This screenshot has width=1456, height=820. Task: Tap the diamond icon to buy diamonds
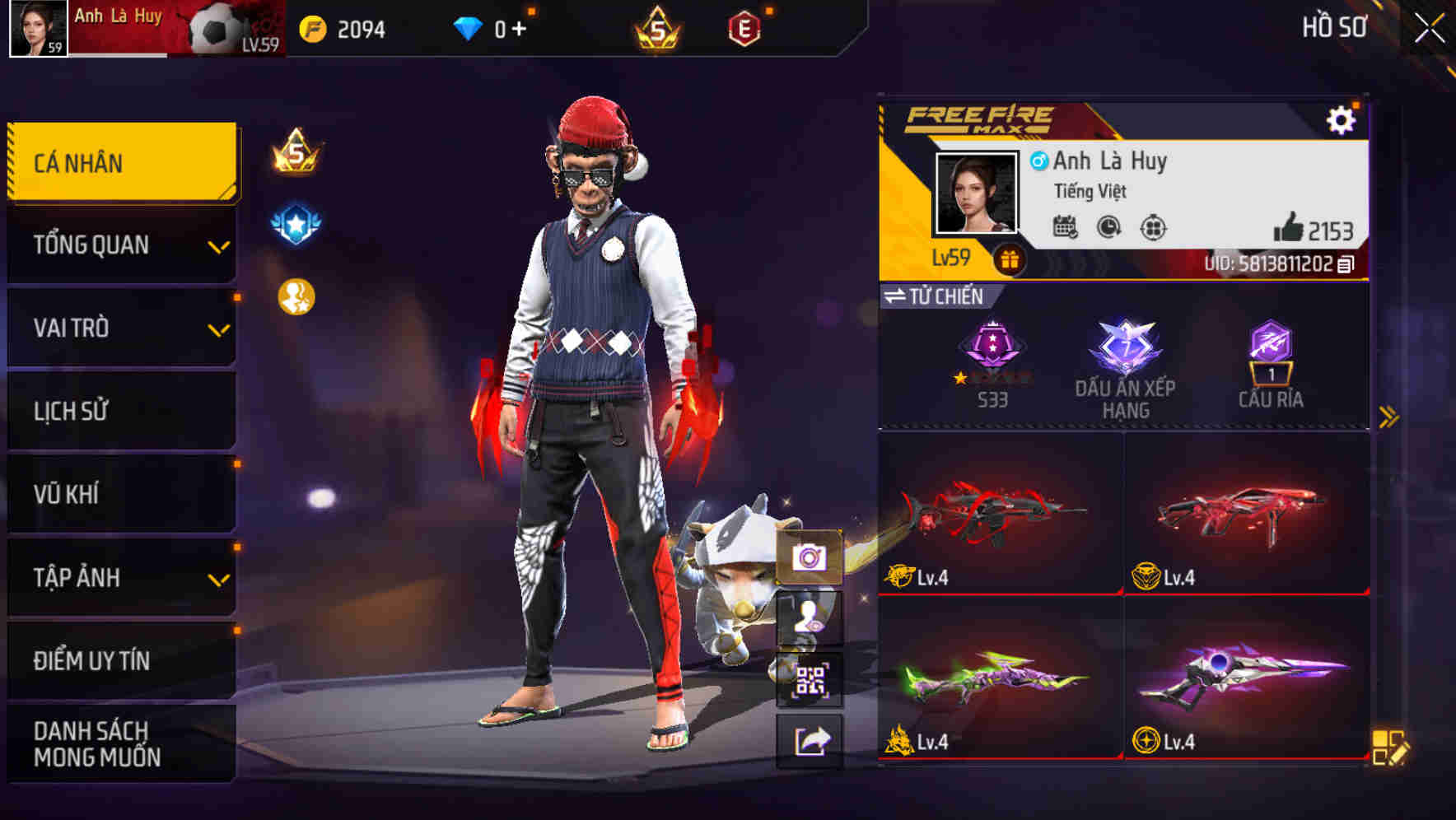tap(469, 27)
